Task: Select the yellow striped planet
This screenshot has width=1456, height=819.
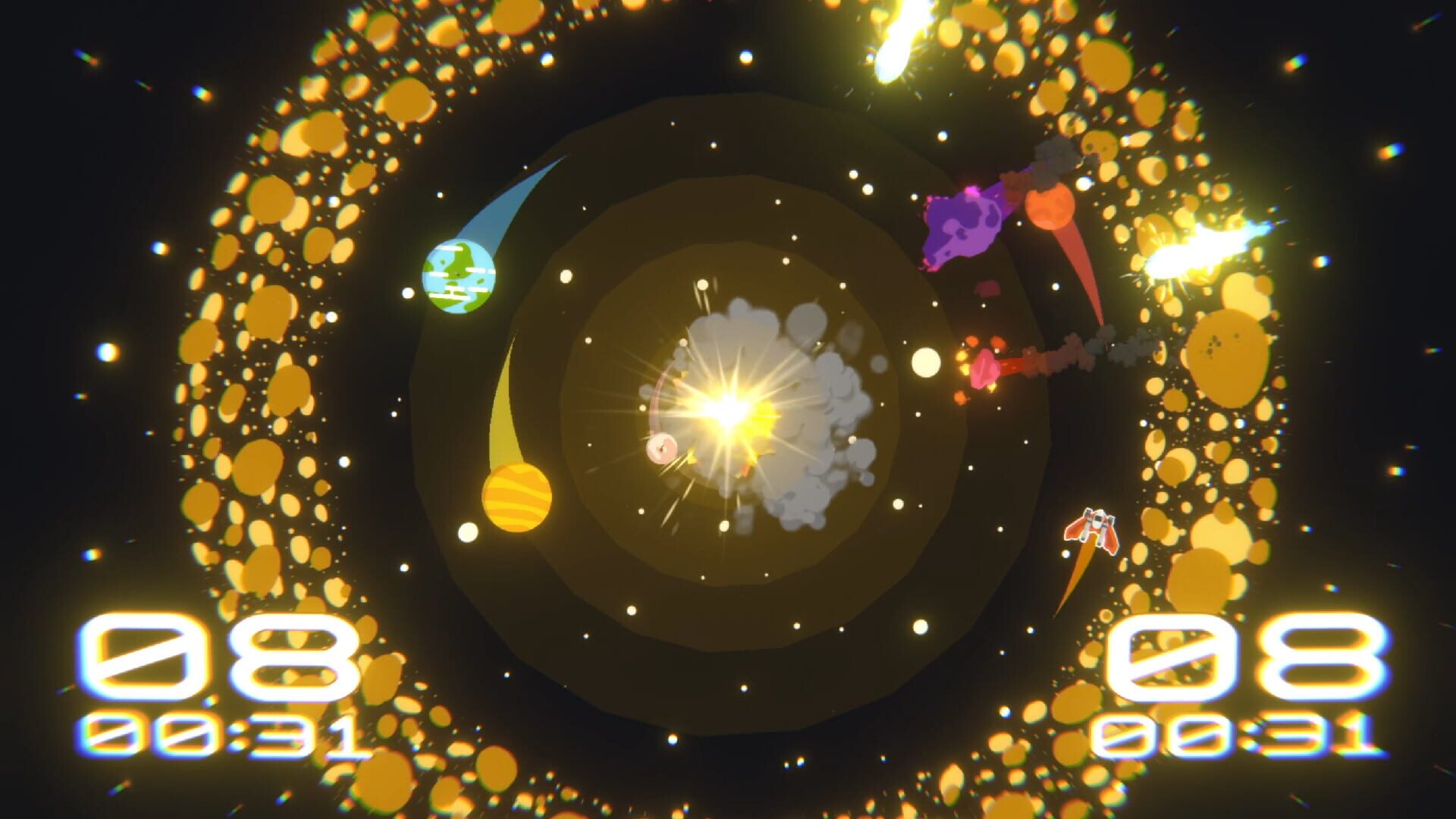Action: point(516,497)
